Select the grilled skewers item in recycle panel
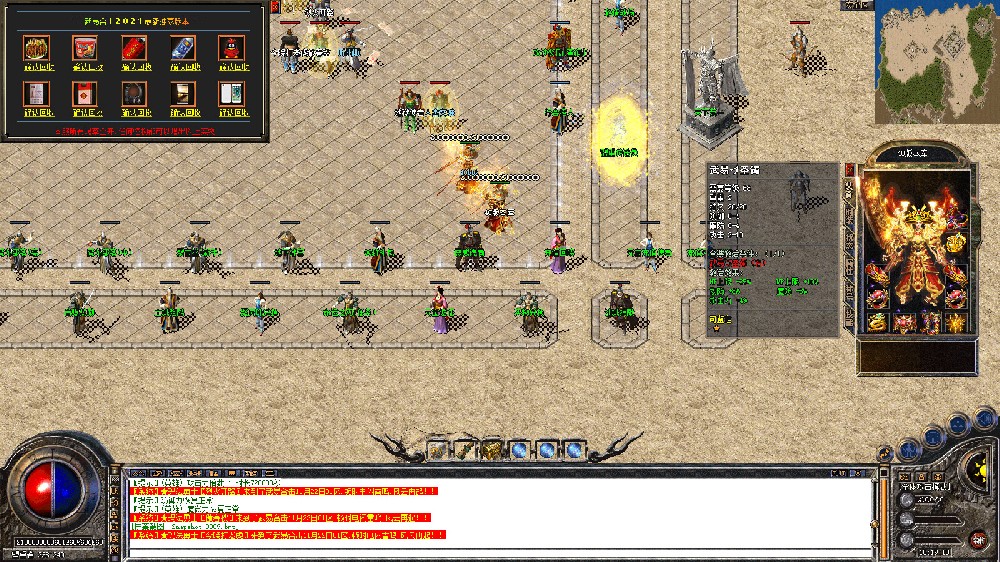 coord(38,47)
